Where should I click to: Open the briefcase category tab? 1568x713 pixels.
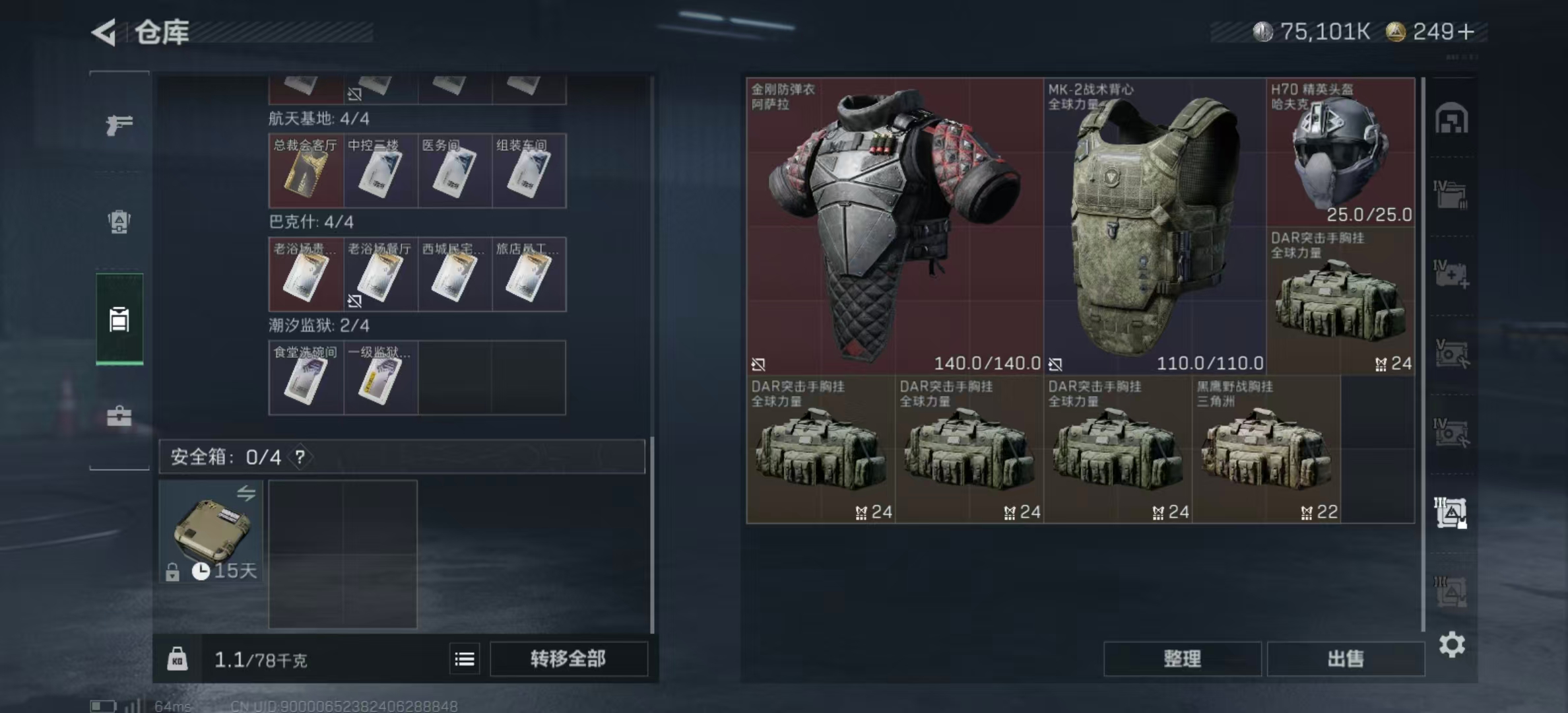tap(119, 417)
